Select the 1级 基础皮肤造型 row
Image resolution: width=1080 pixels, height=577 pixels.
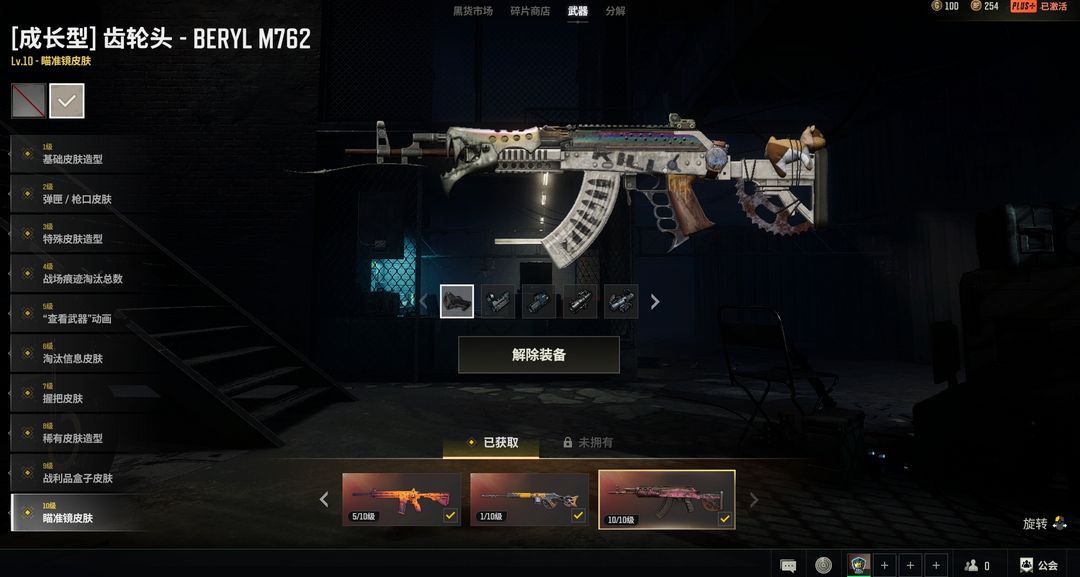(75, 154)
